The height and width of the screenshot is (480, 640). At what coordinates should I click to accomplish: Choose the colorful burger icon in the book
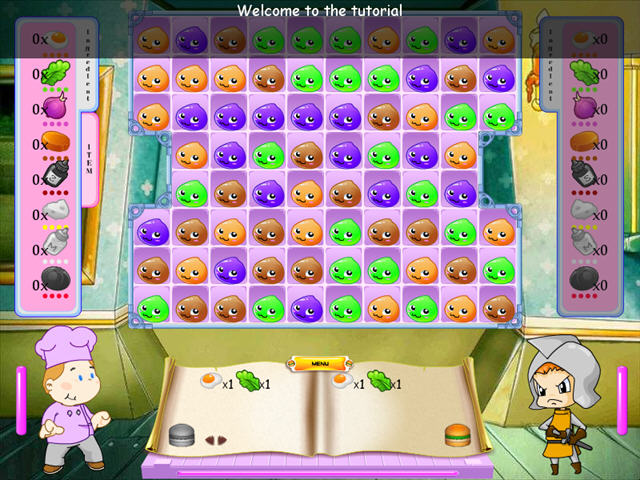[x=457, y=436]
